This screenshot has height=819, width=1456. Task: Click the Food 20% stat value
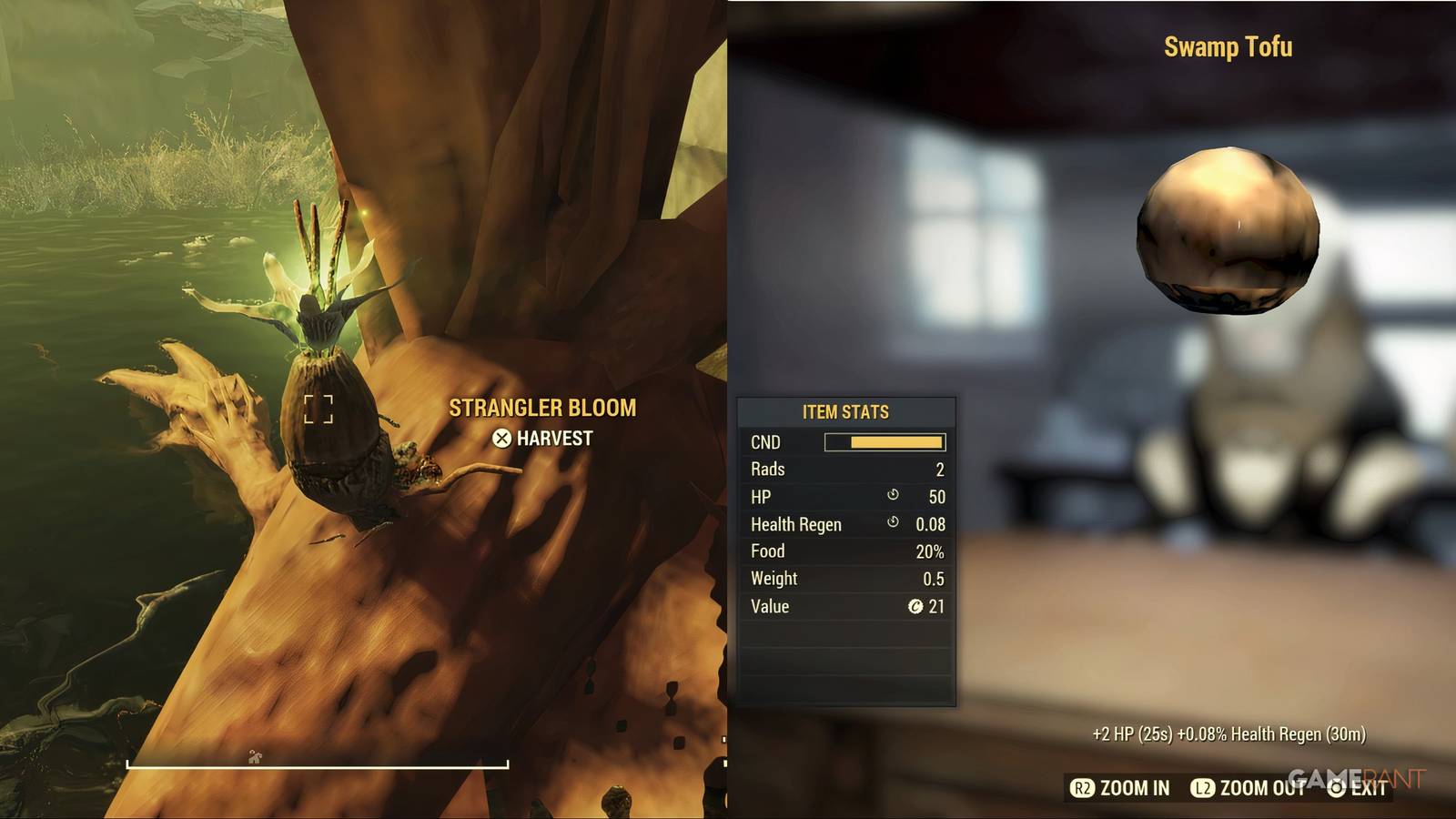[929, 551]
